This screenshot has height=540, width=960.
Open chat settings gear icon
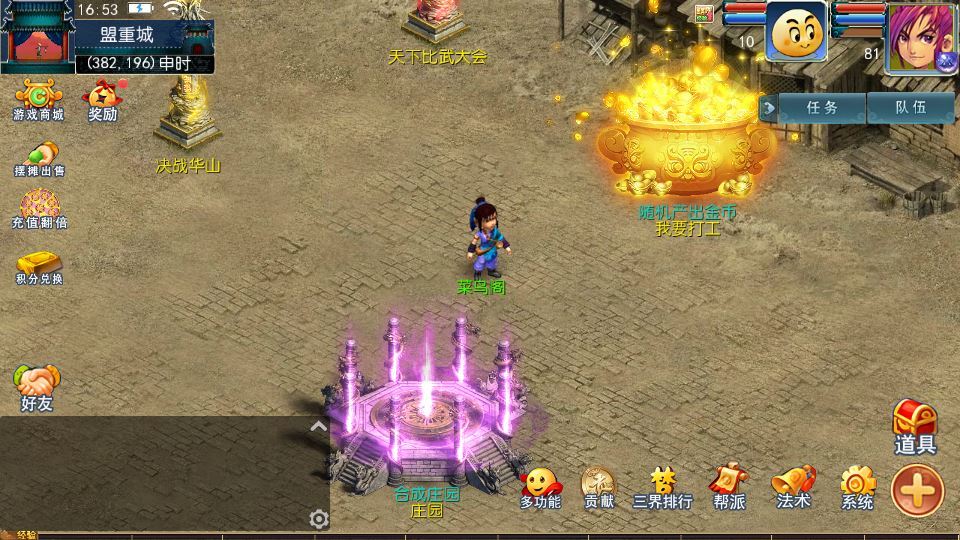point(319,519)
